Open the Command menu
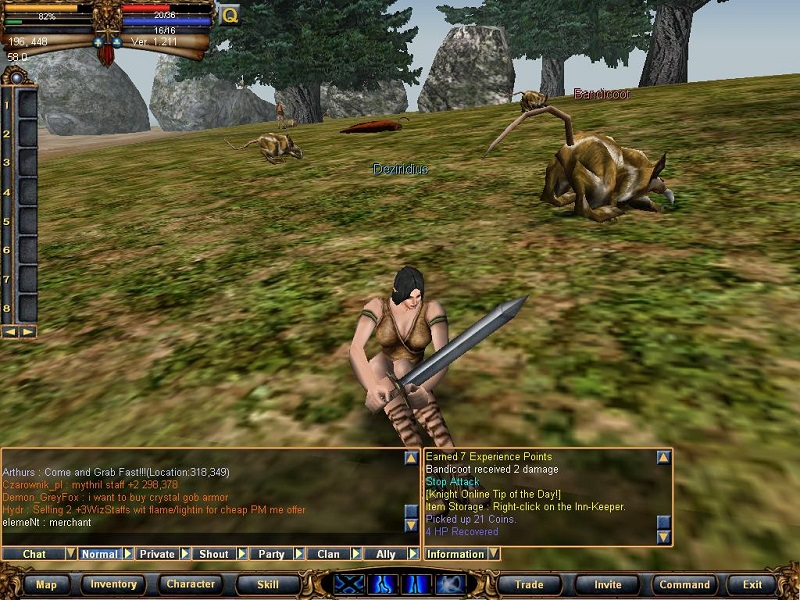800x600 pixels. click(x=684, y=584)
